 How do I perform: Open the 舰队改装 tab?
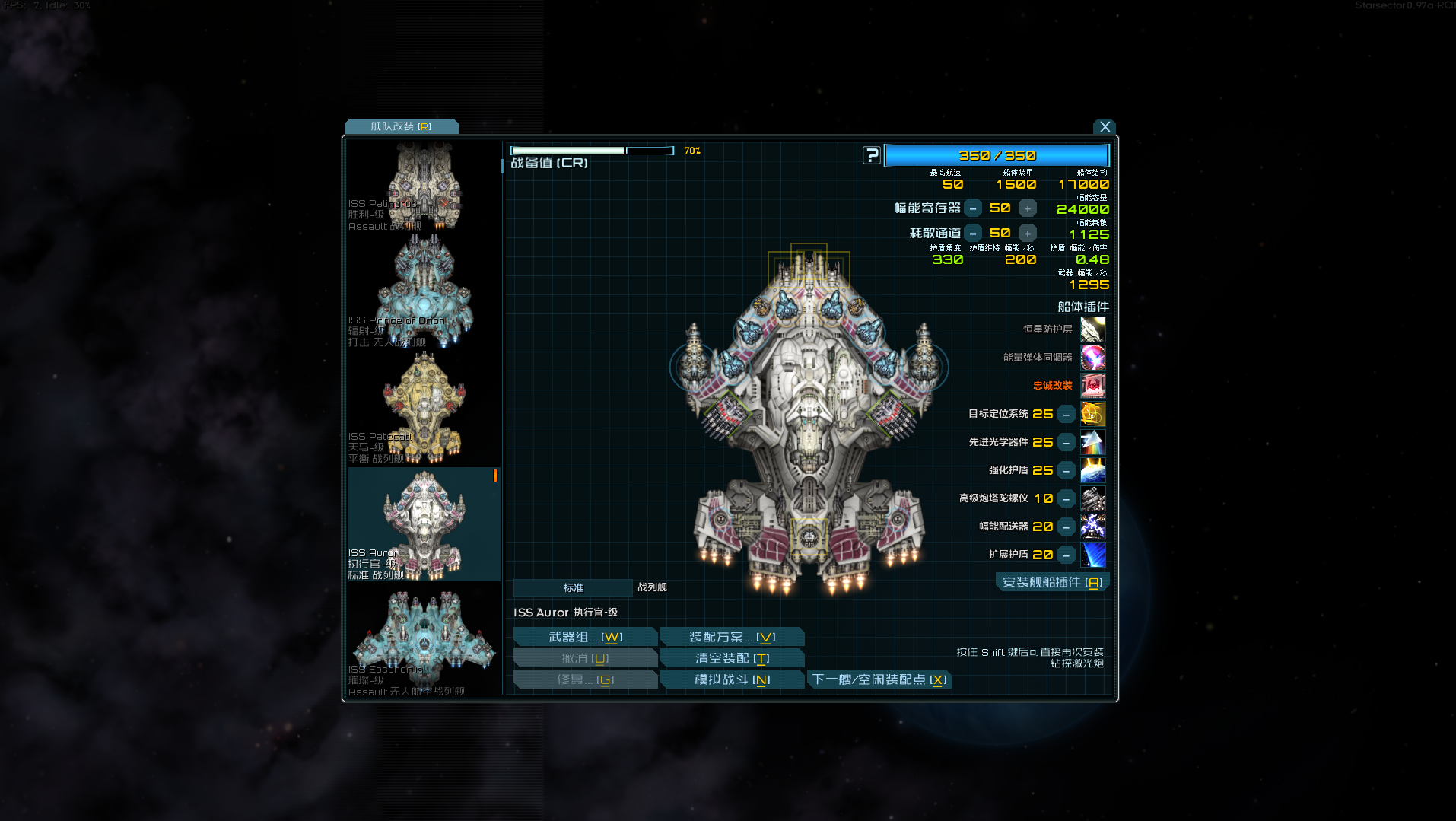(x=401, y=126)
